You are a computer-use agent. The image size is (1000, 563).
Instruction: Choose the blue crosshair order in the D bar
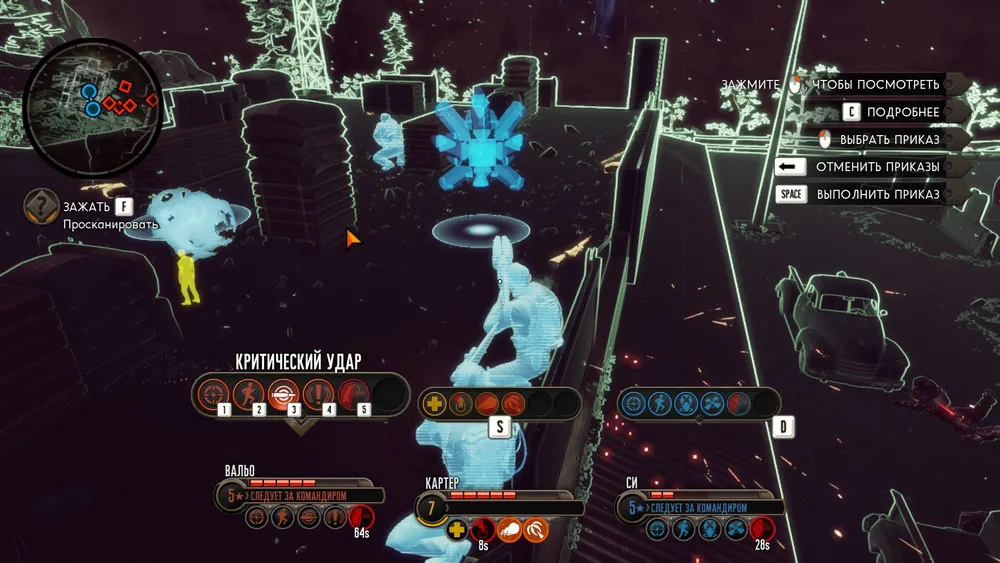tap(632, 403)
